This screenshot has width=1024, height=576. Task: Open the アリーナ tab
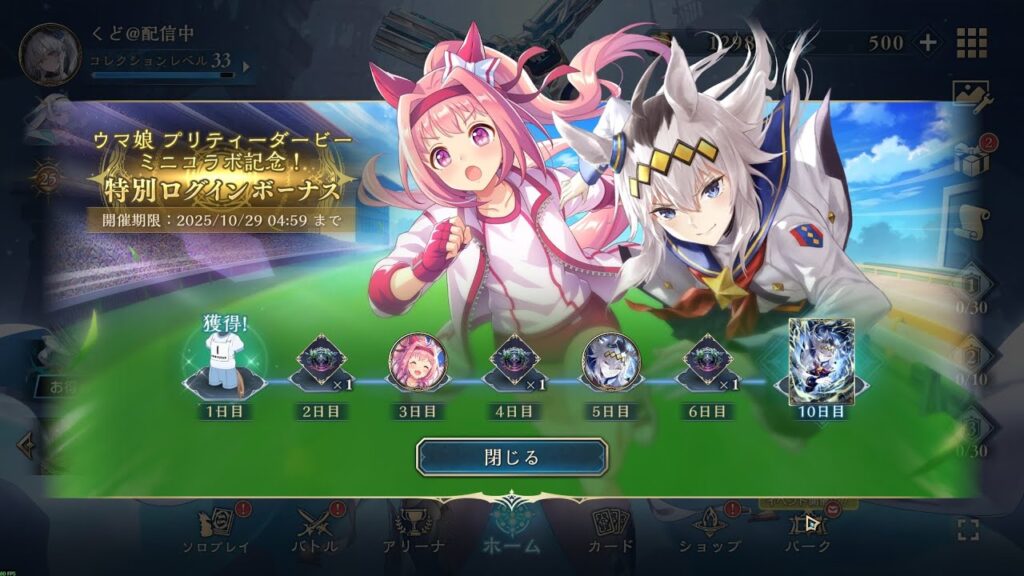(413, 531)
